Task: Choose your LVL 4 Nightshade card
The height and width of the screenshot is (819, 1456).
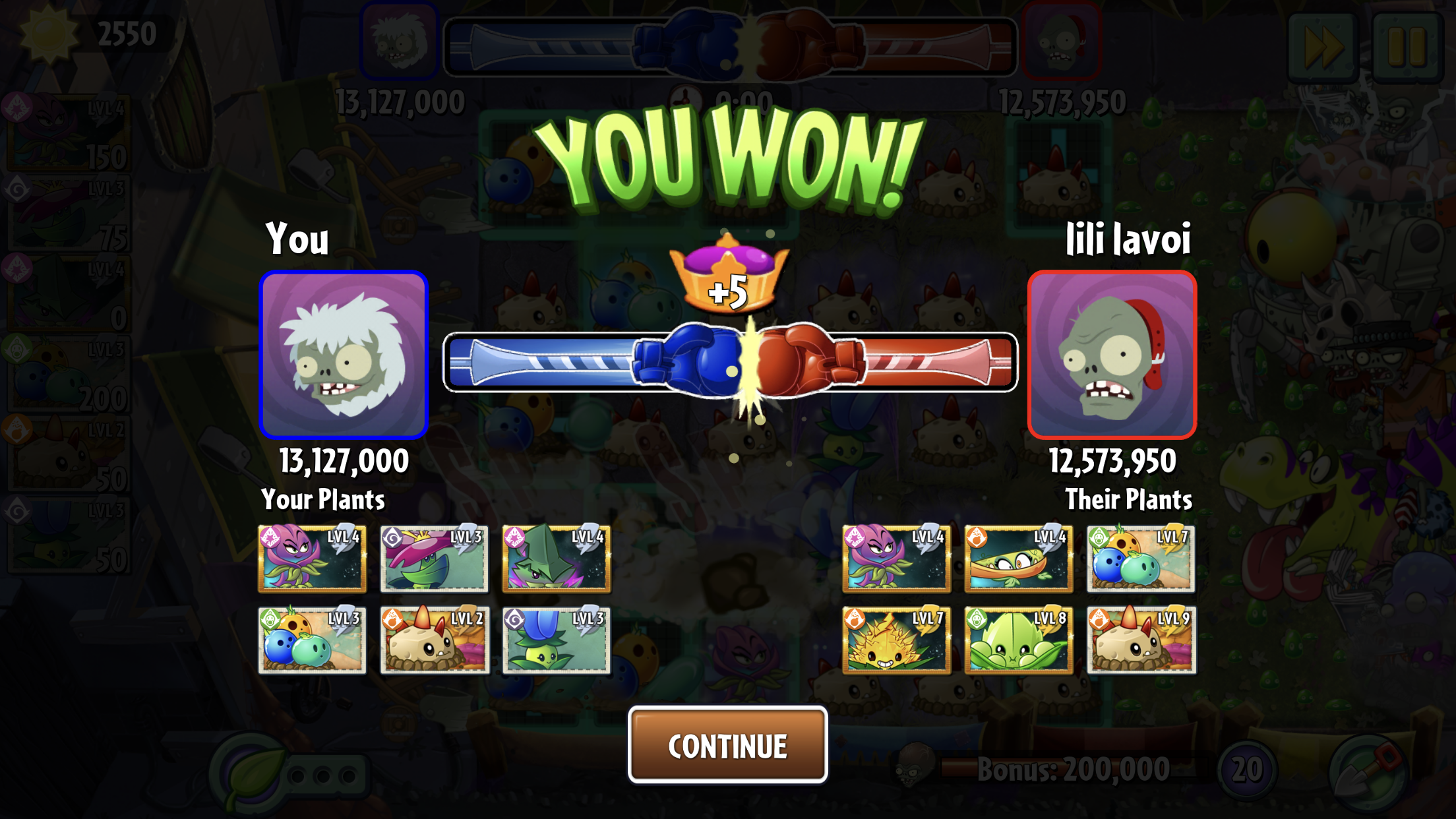Action: [312, 559]
